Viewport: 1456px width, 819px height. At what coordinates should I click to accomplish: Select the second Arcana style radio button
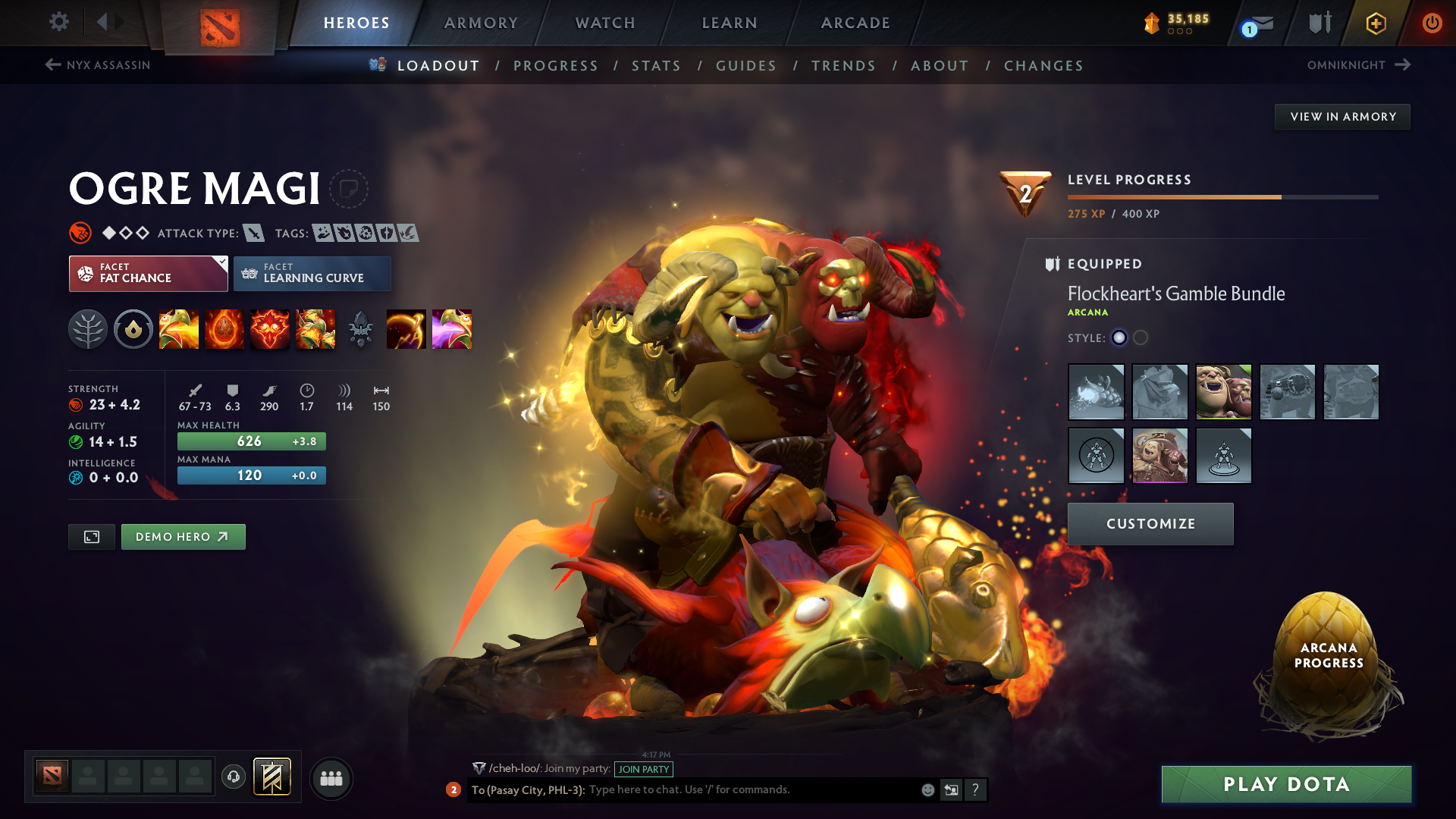(1140, 338)
